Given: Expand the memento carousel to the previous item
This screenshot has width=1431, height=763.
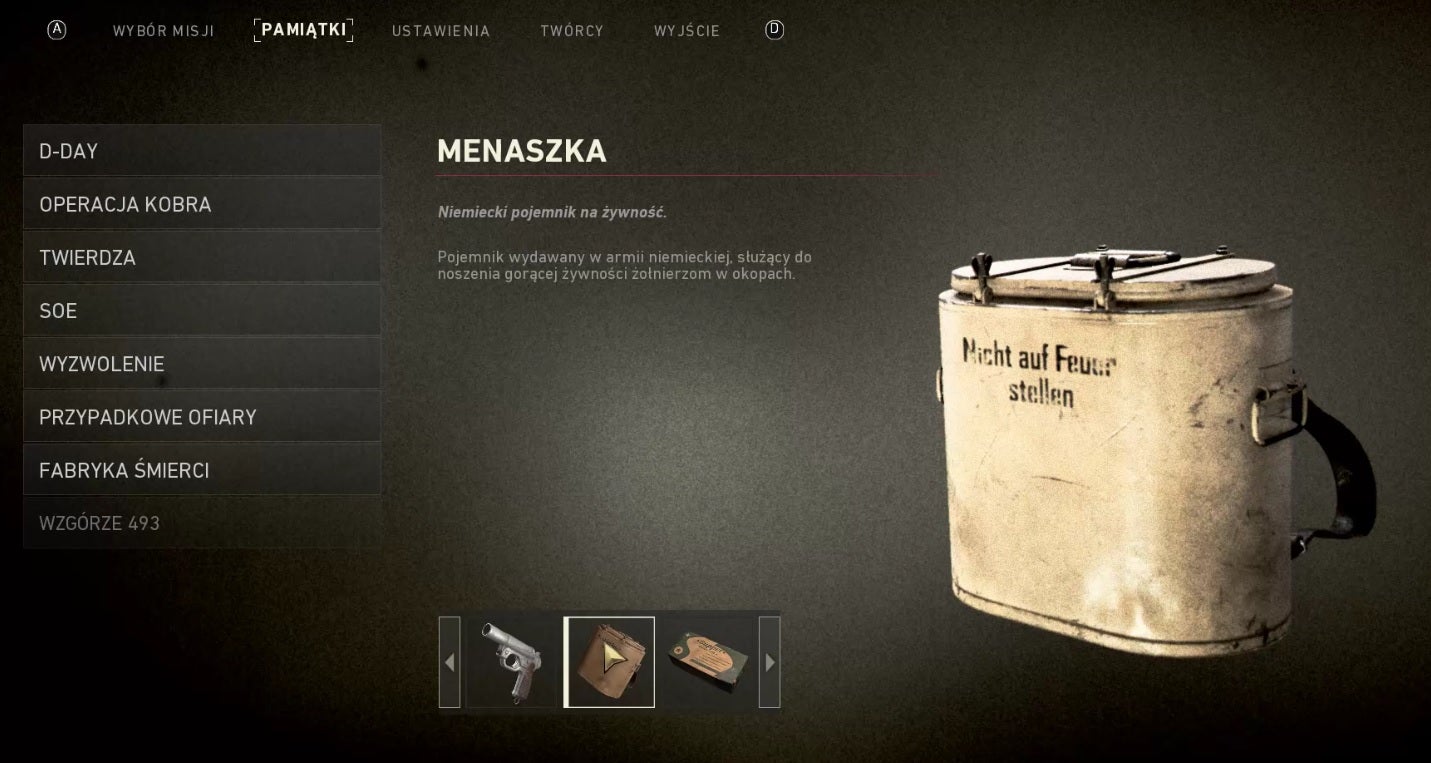Looking at the screenshot, I should (x=450, y=661).
